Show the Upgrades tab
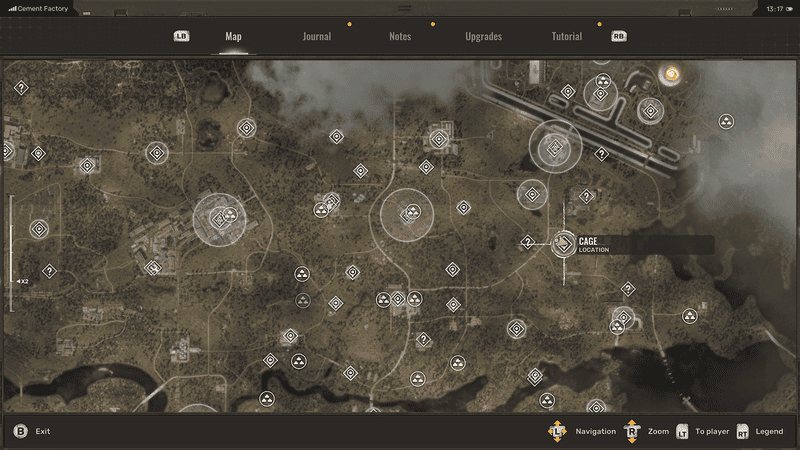 483,37
